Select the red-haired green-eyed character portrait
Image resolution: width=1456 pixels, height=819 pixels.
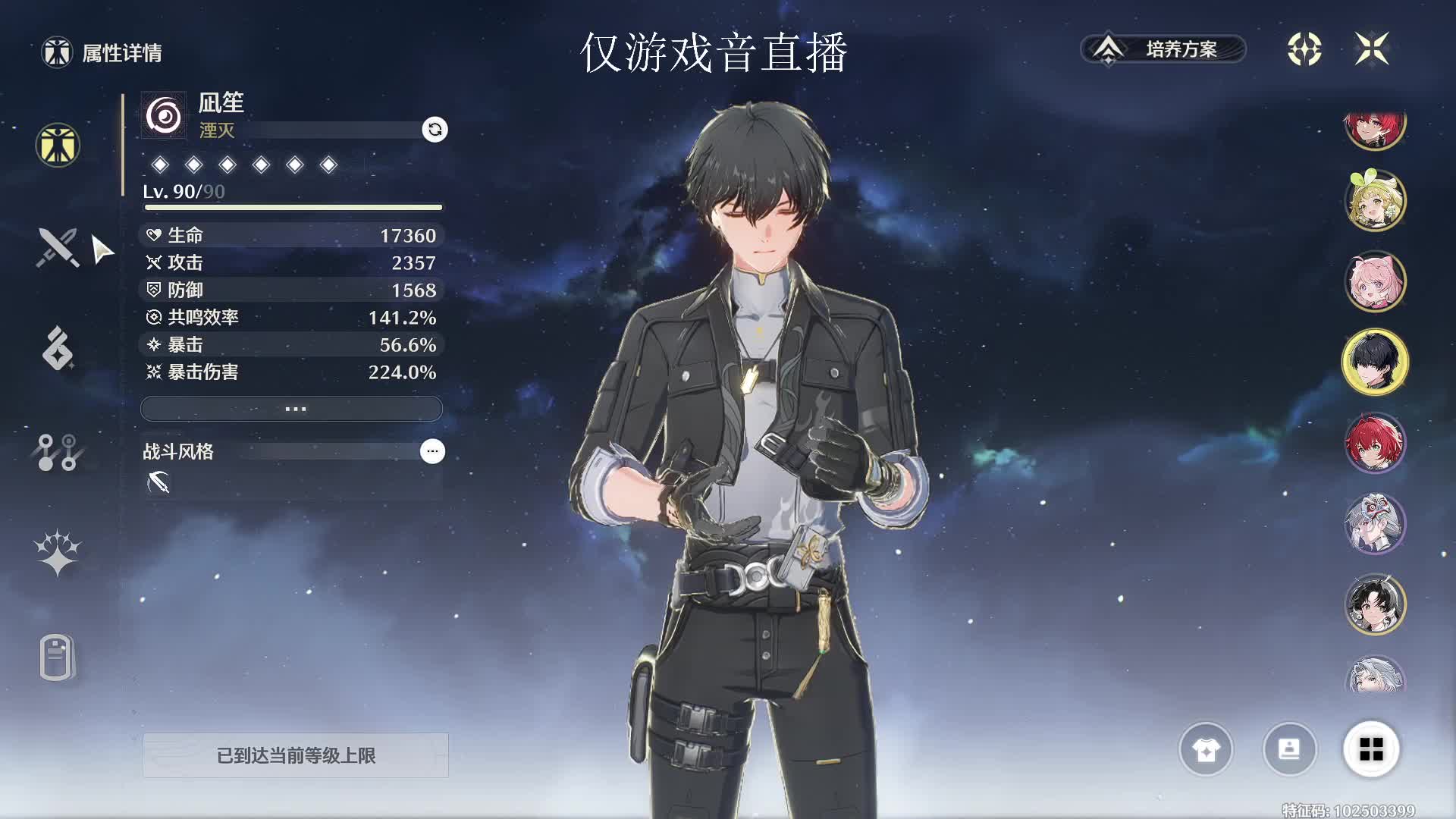point(1375,443)
